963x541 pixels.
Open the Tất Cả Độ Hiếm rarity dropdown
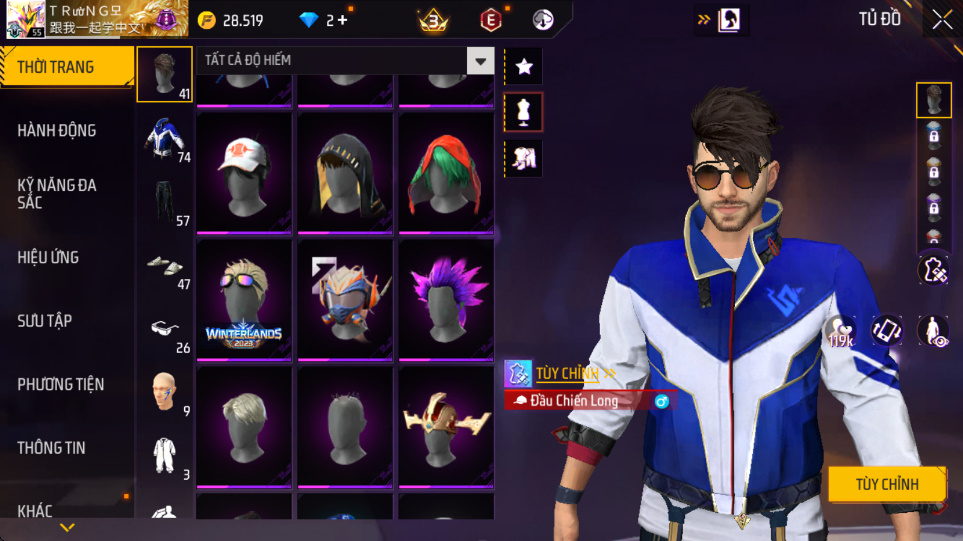tap(481, 61)
